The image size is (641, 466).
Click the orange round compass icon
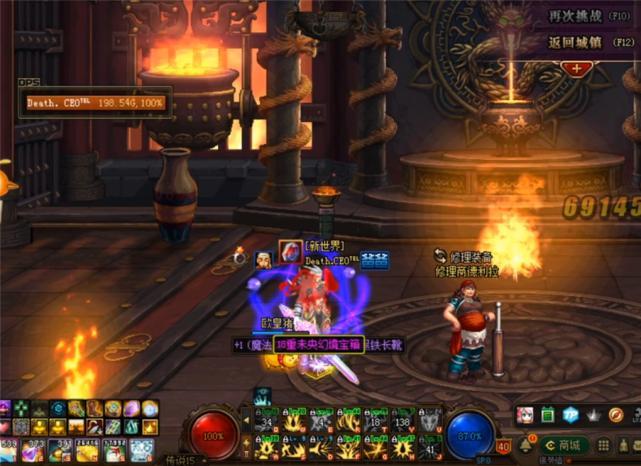click(x=616, y=415)
